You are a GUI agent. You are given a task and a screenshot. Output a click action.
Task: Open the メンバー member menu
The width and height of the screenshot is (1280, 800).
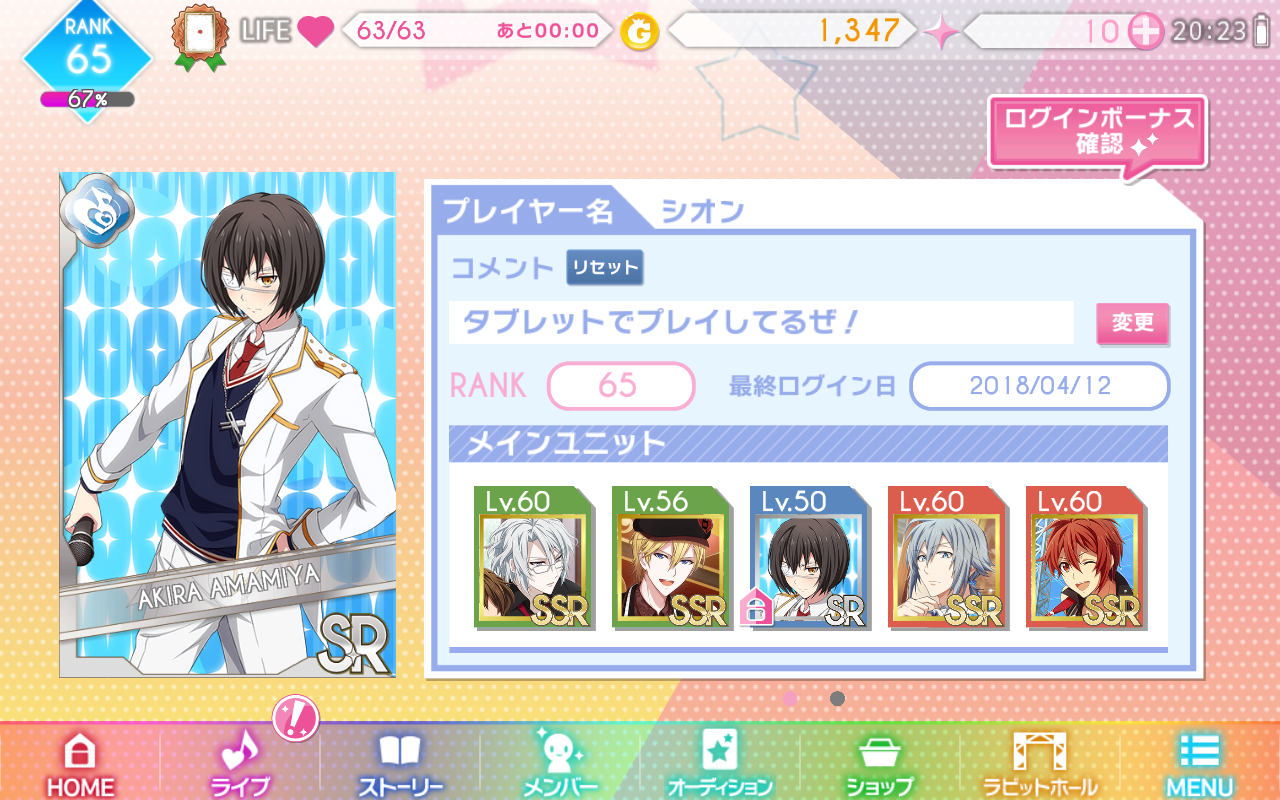pos(560,764)
